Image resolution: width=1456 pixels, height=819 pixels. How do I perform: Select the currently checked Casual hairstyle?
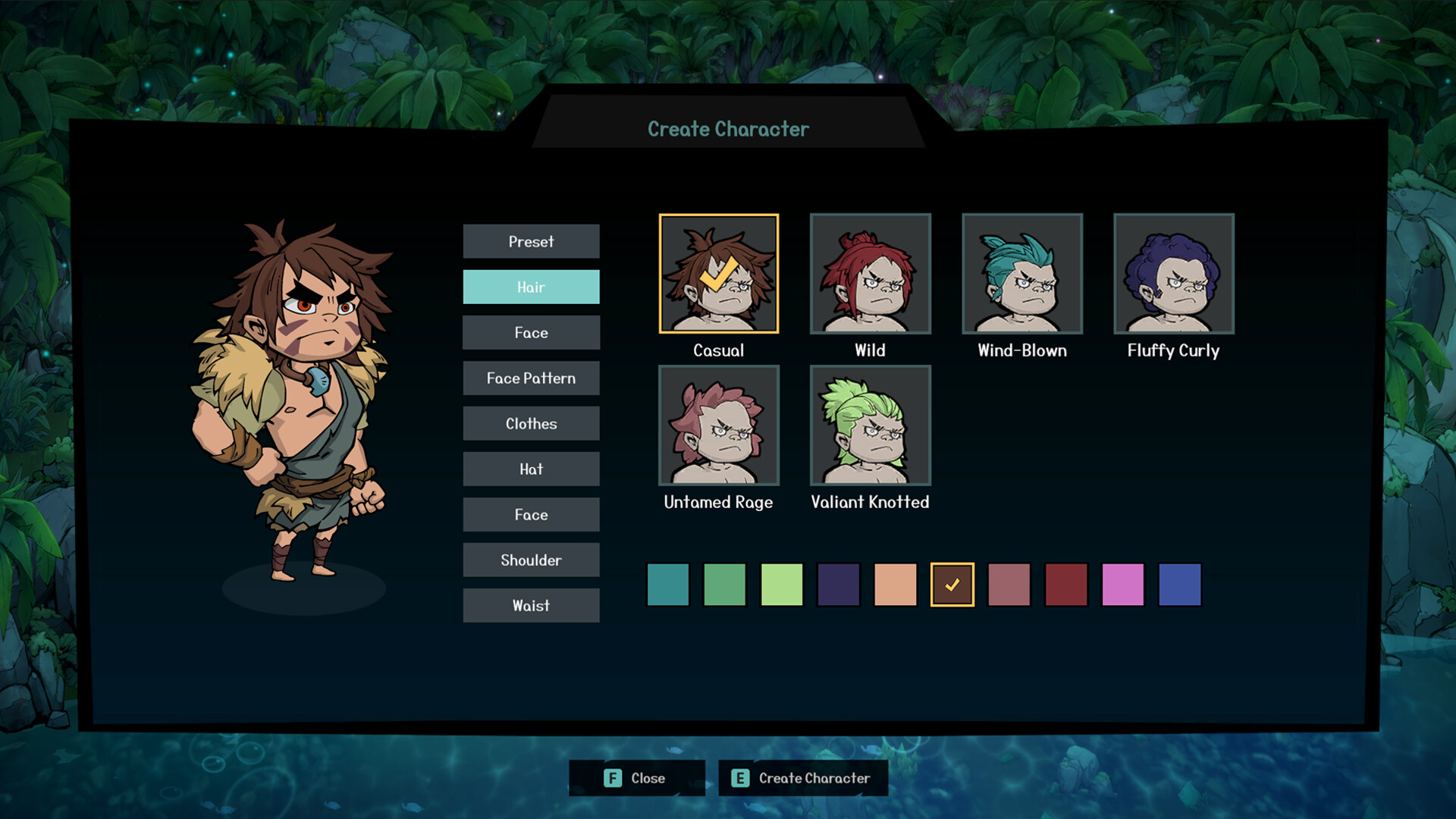[719, 275]
